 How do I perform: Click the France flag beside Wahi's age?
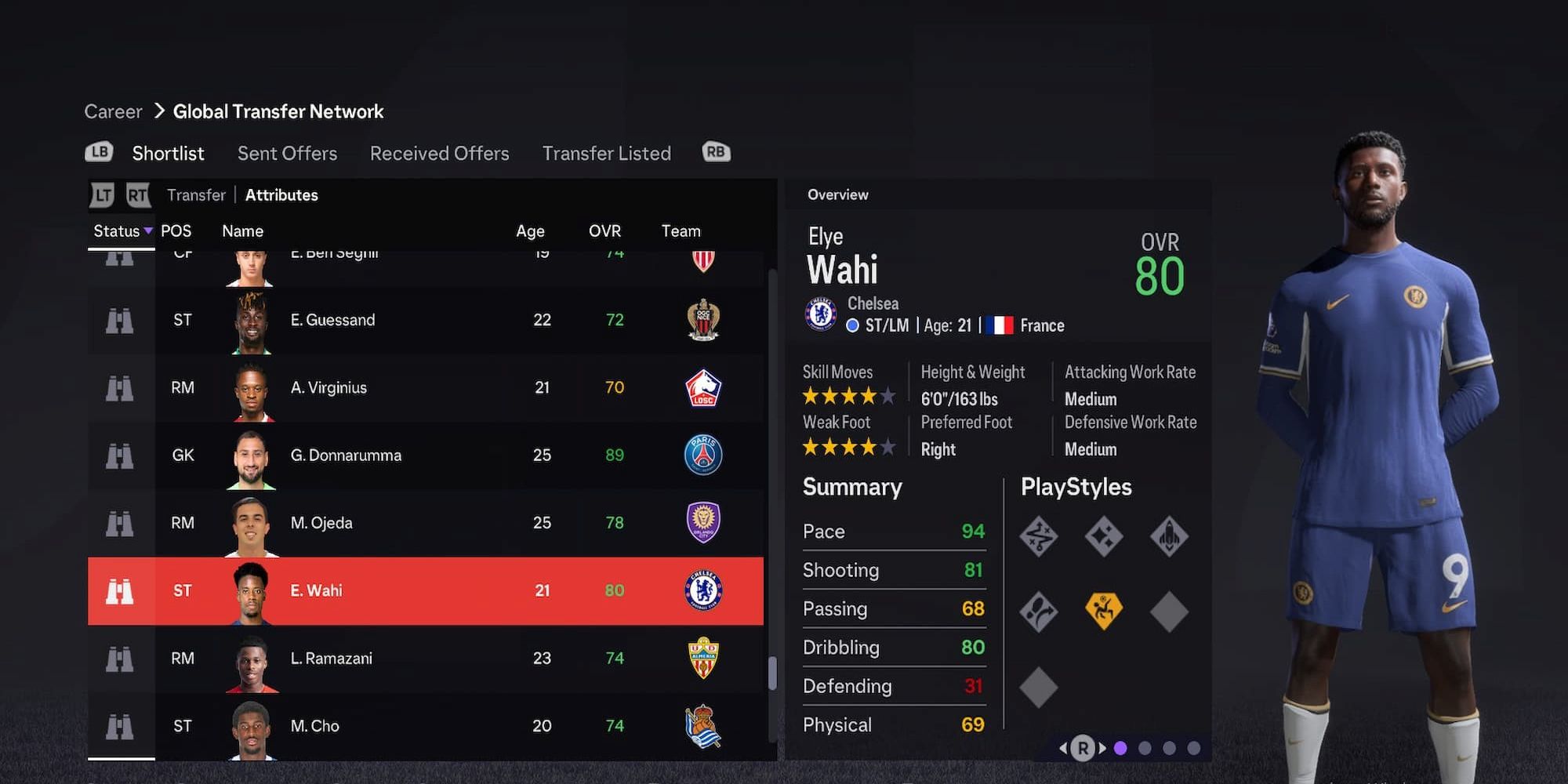tap(1001, 325)
